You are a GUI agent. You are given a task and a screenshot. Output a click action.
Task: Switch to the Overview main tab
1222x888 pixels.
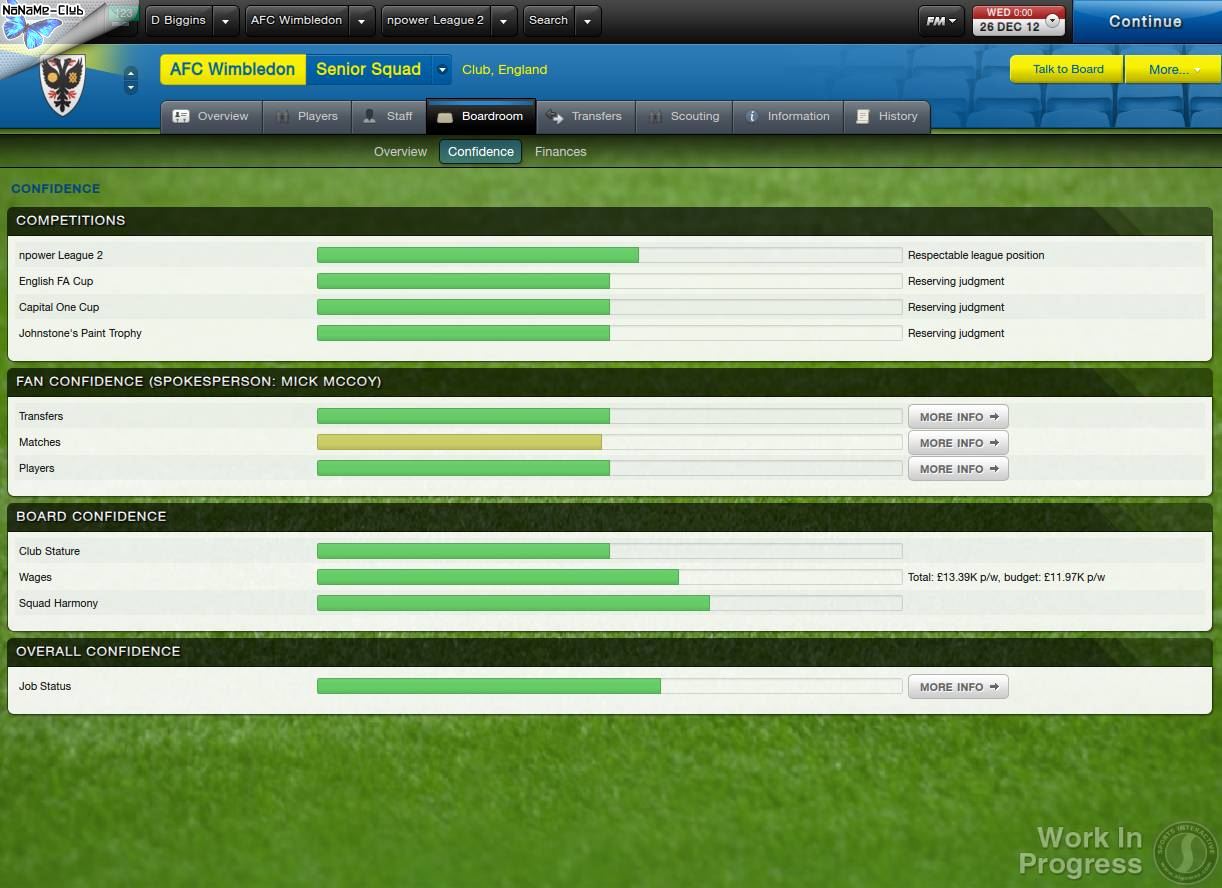[211, 116]
